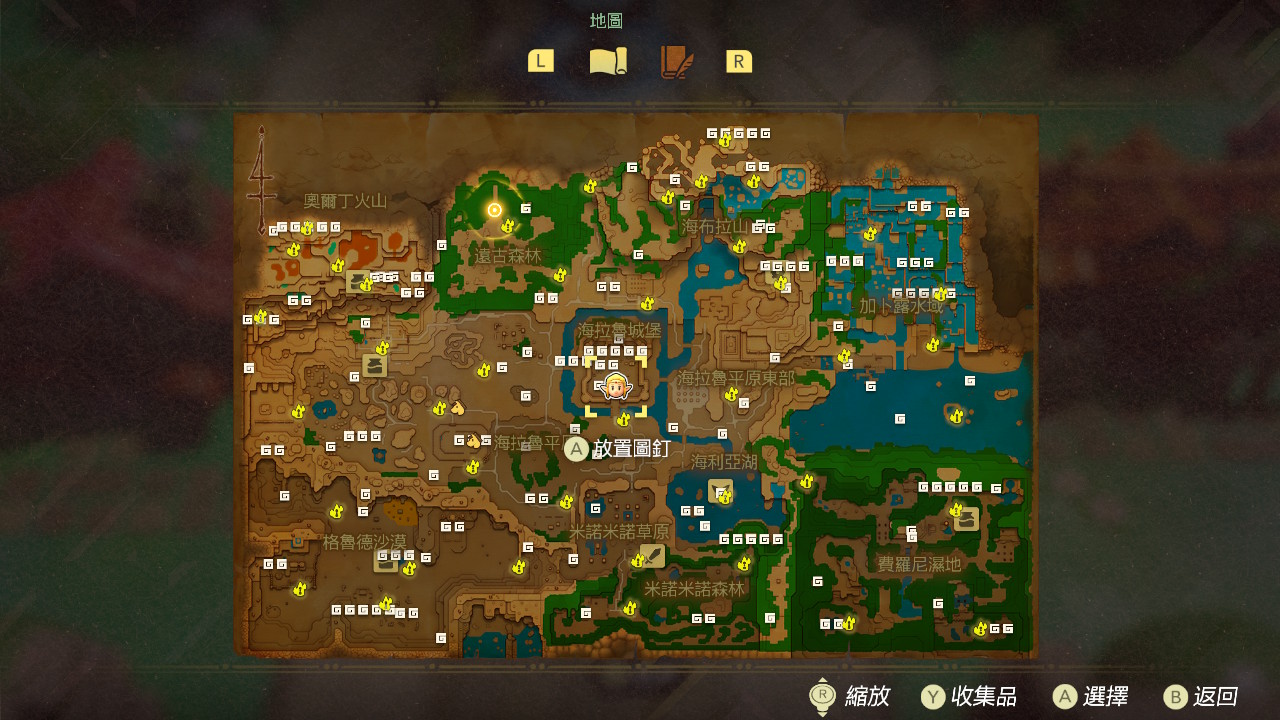
Task: Select the glowing yellow ring objective marker
Action: 494,209
